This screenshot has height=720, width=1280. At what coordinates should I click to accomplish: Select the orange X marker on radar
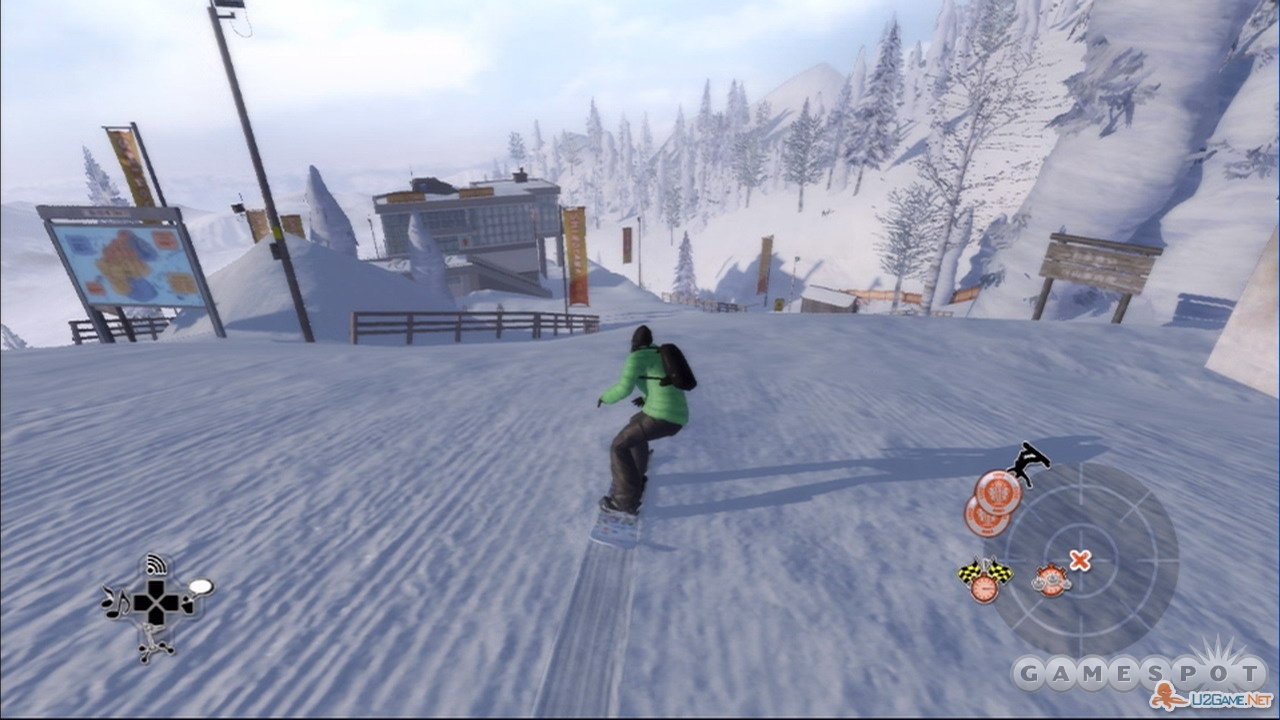1080,560
